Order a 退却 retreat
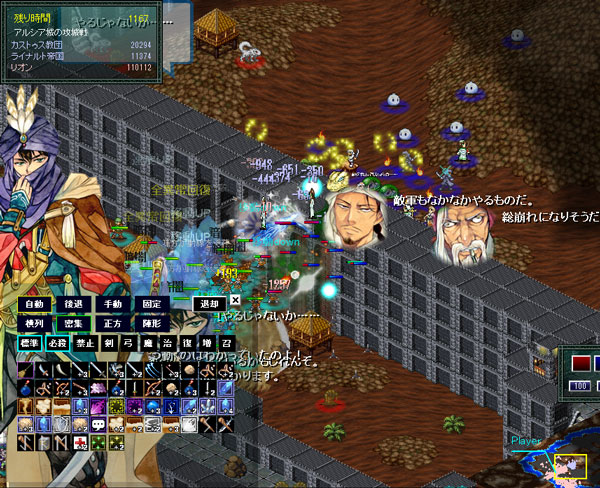The height and width of the screenshot is (488, 600). click(x=209, y=304)
